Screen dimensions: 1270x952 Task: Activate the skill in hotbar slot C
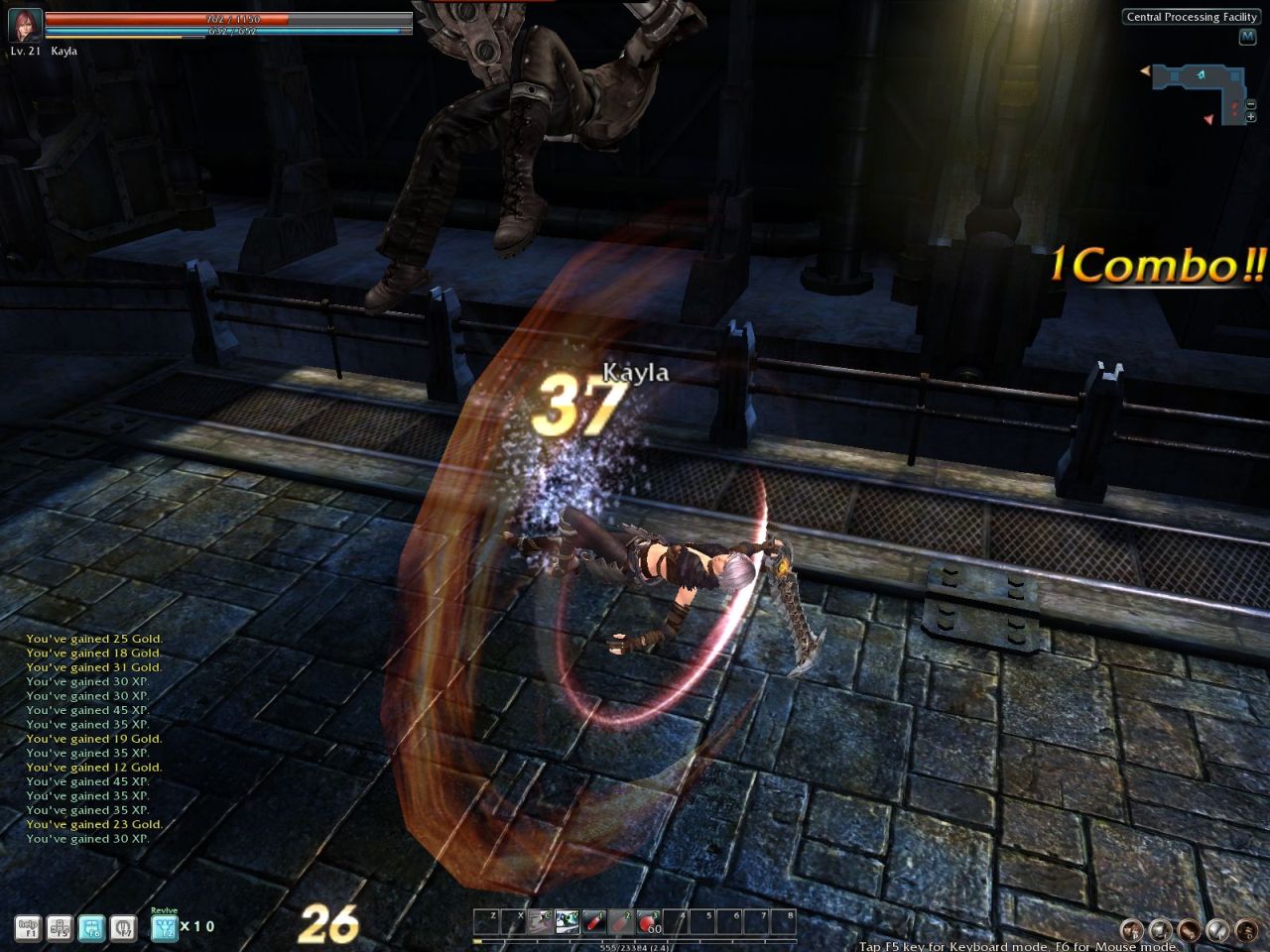pyautogui.click(x=541, y=922)
